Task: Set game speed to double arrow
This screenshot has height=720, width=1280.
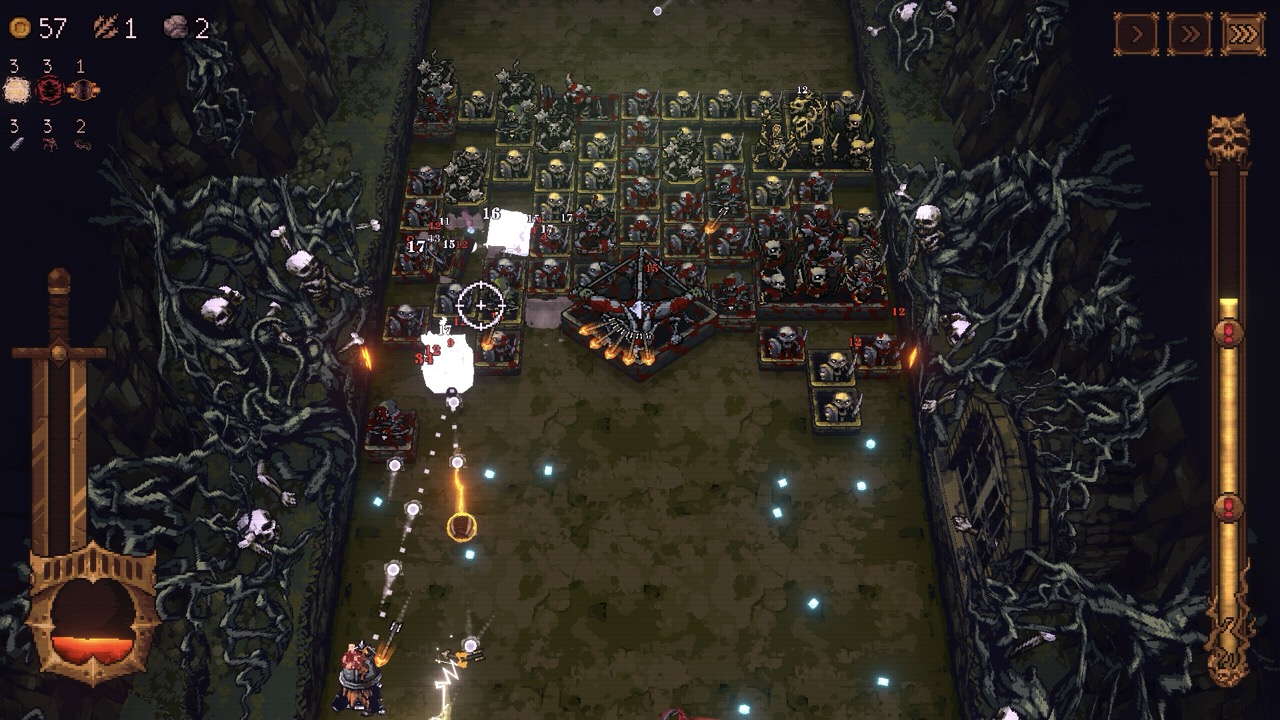Action: [1190, 34]
